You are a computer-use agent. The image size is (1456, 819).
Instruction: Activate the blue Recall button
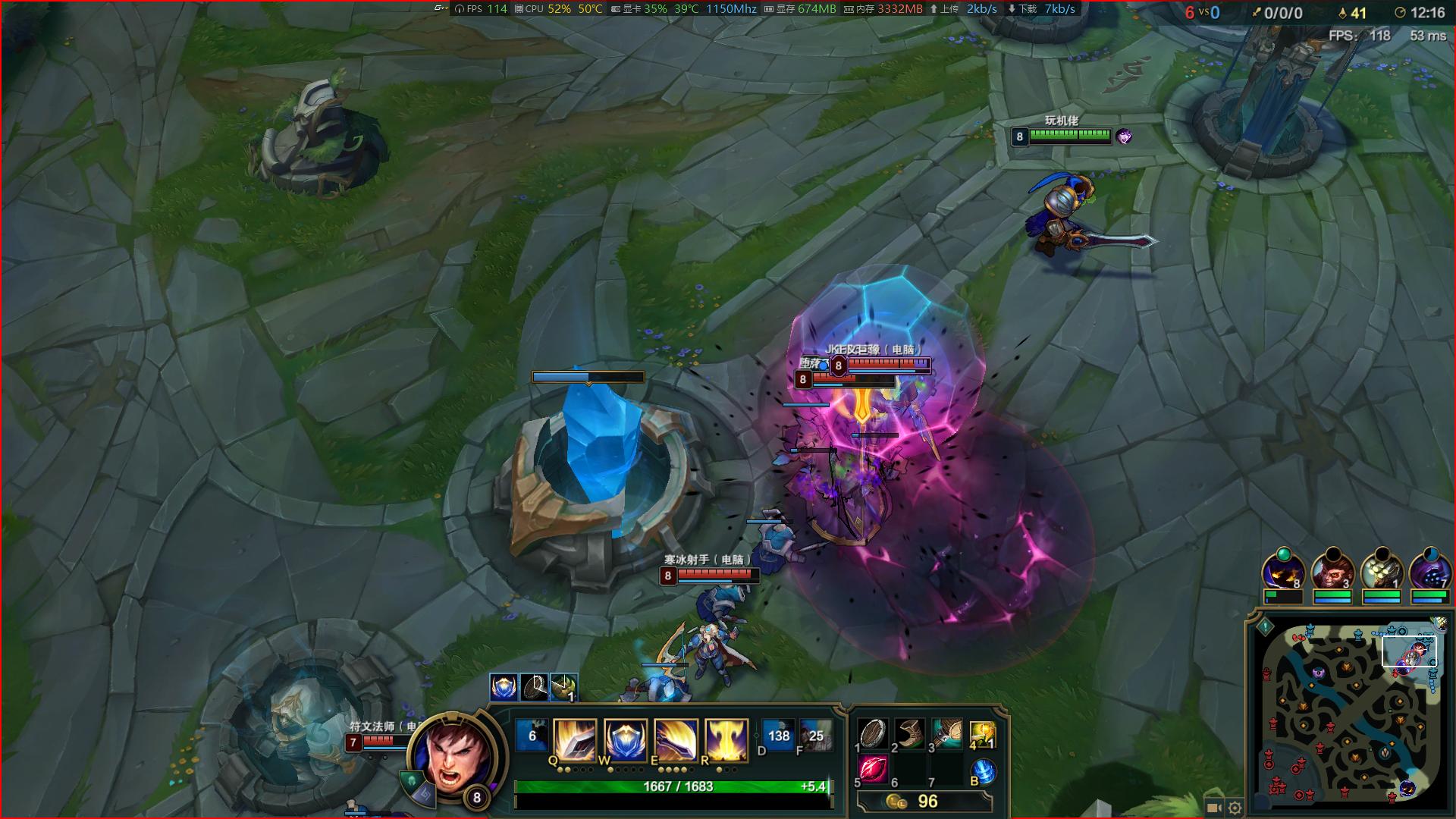point(983,771)
